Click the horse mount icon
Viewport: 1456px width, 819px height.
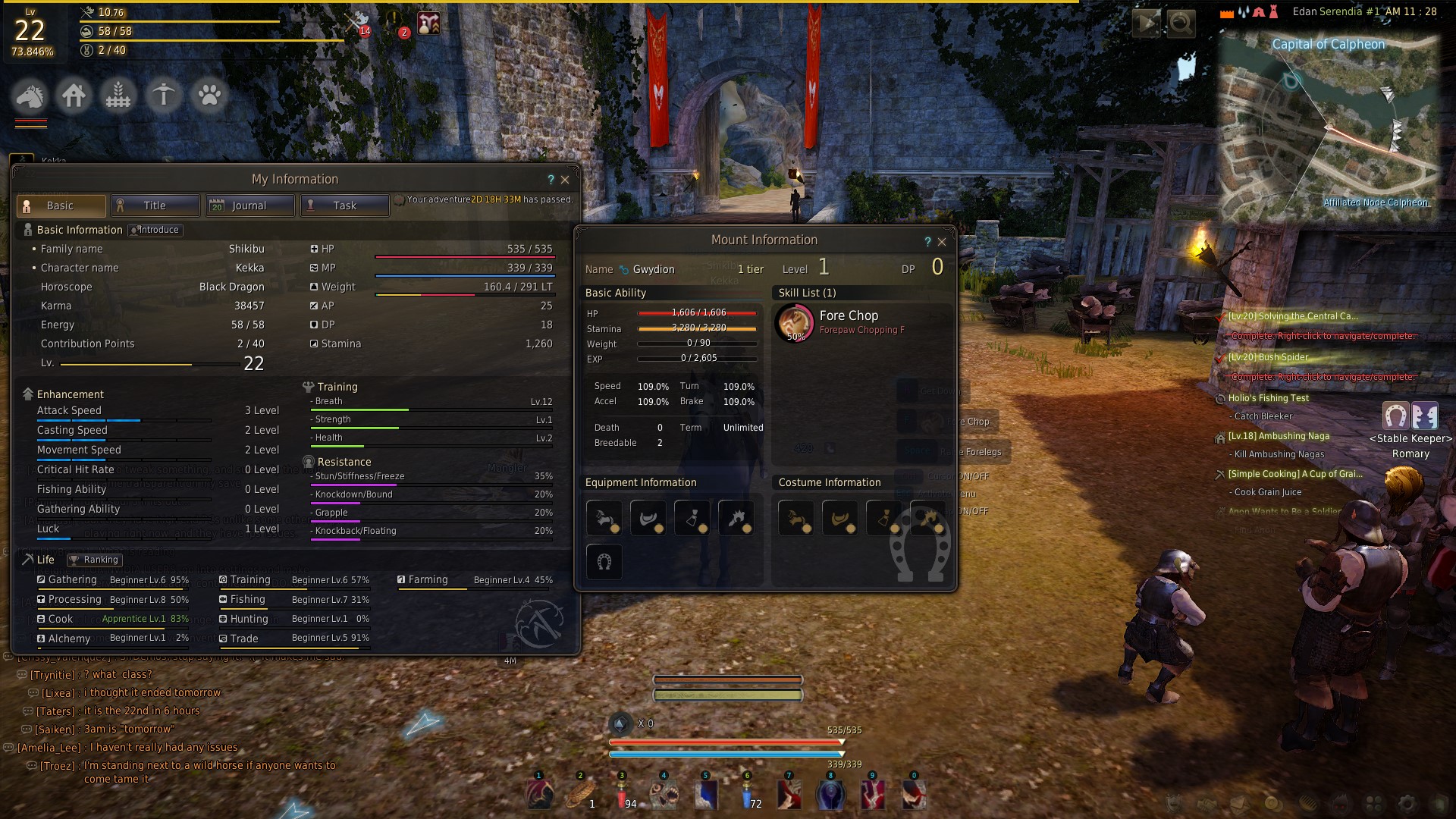coord(30,96)
